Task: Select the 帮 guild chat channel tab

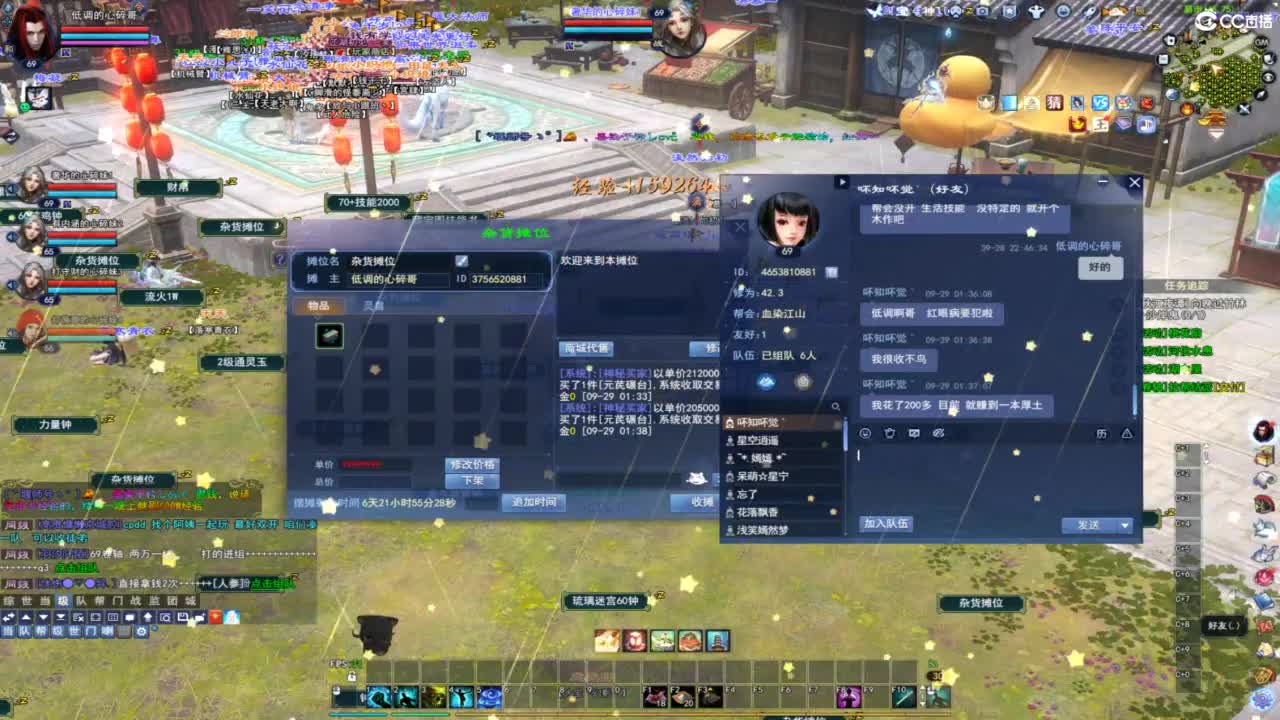Action: pos(41,631)
